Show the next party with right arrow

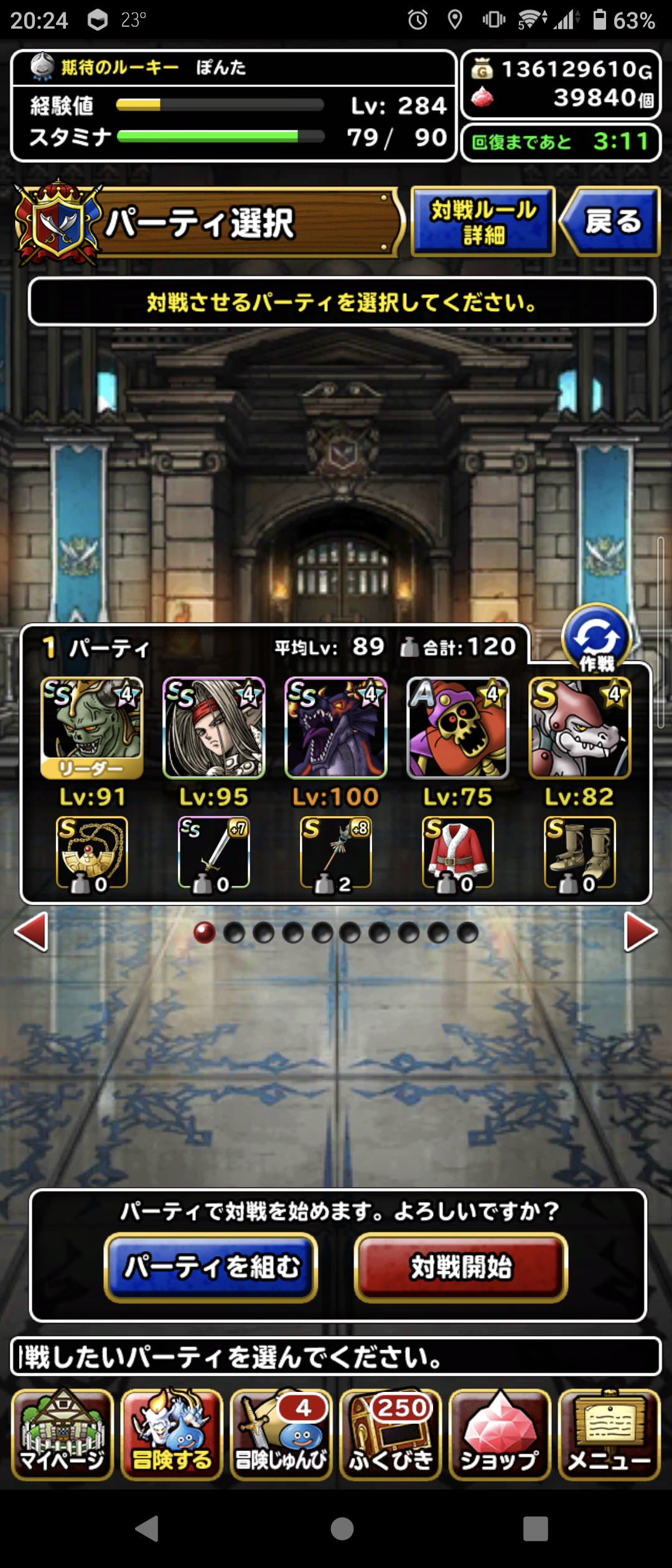640,931
